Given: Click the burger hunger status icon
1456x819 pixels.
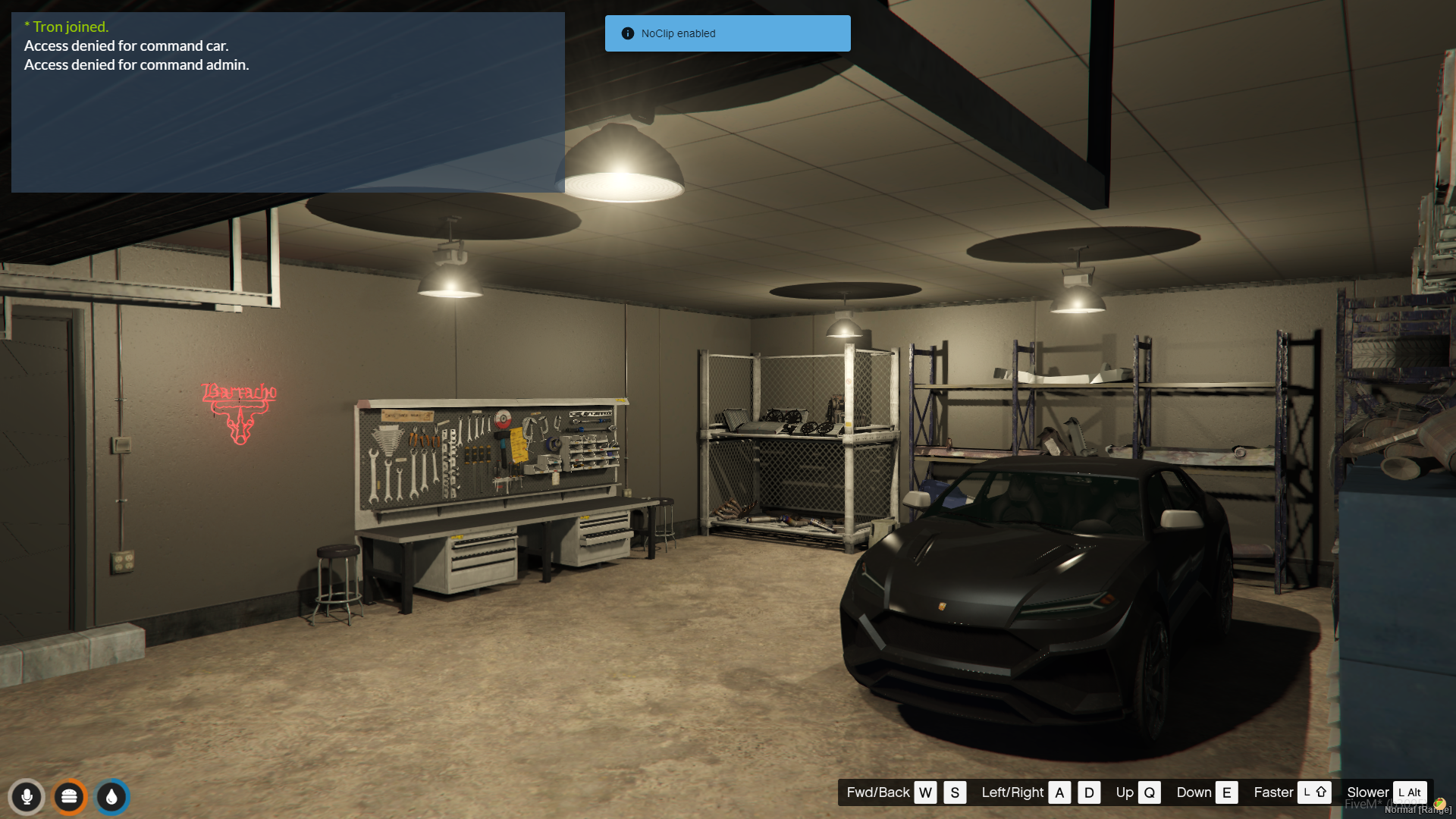Looking at the screenshot, I should coord(70,797).
